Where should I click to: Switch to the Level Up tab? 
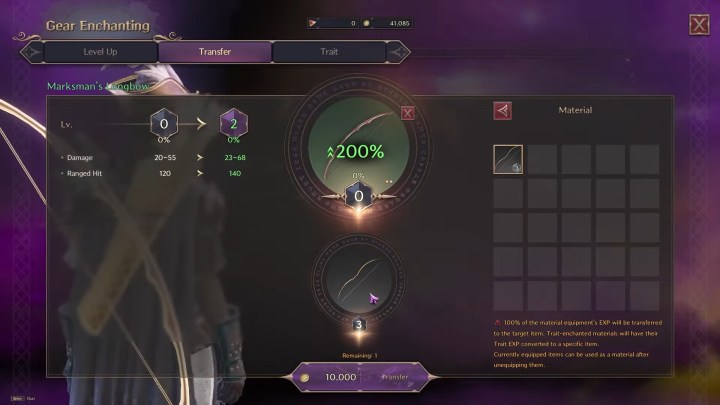101,51
